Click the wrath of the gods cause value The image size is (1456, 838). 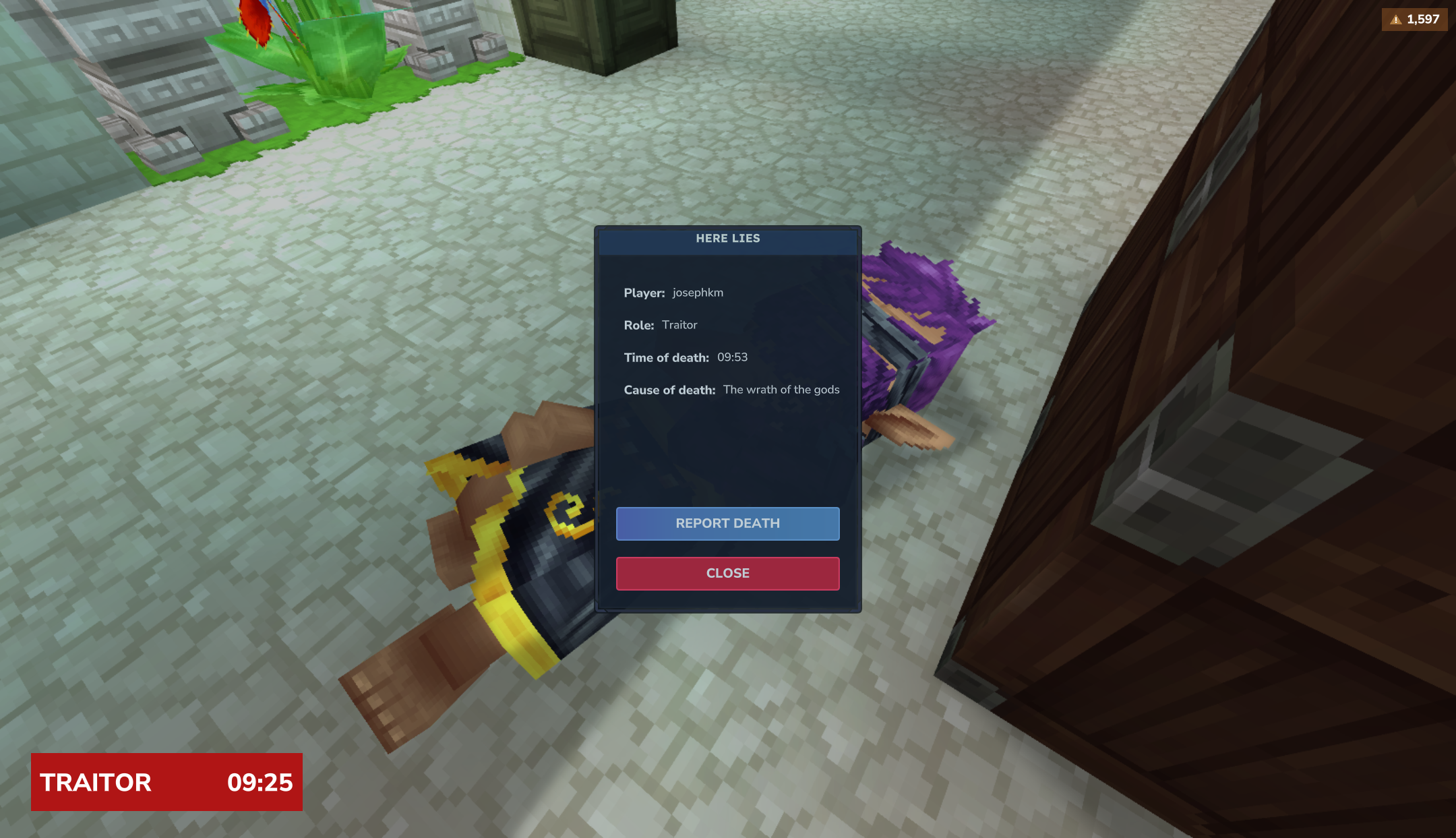(x=781, y=390)
